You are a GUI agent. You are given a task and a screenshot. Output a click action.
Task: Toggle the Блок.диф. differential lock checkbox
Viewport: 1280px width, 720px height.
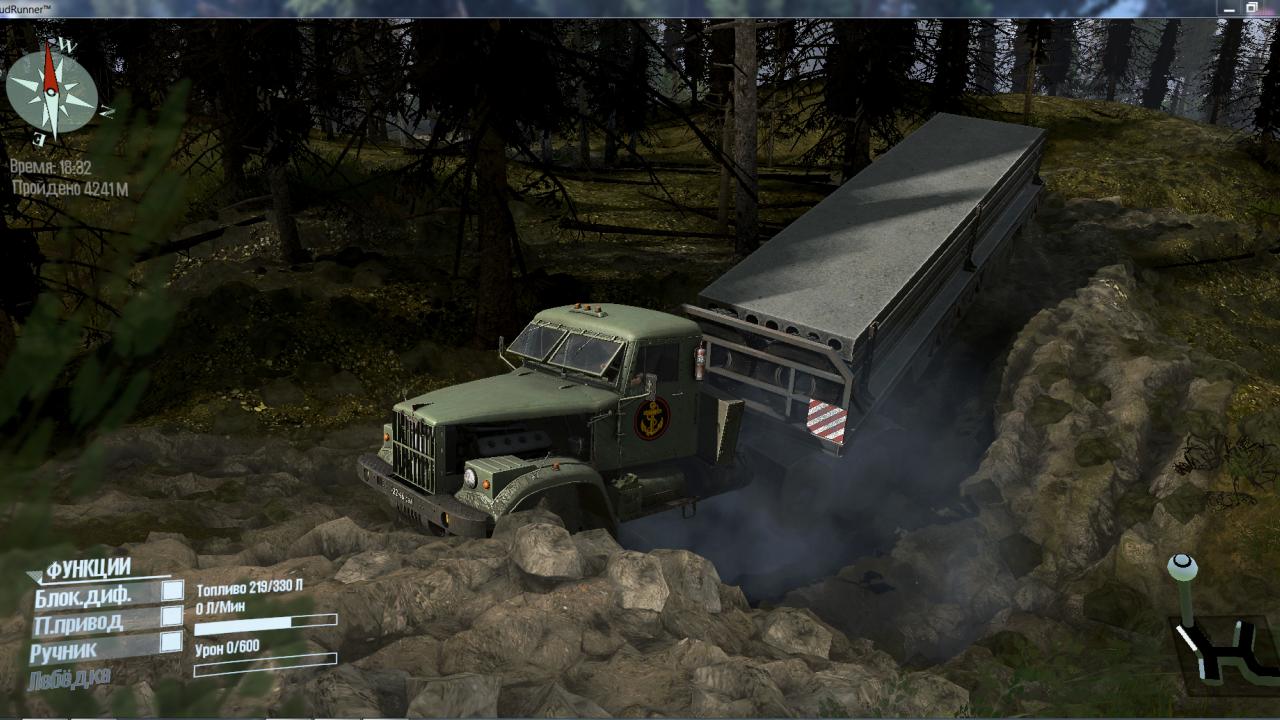(x=173, y=591)
